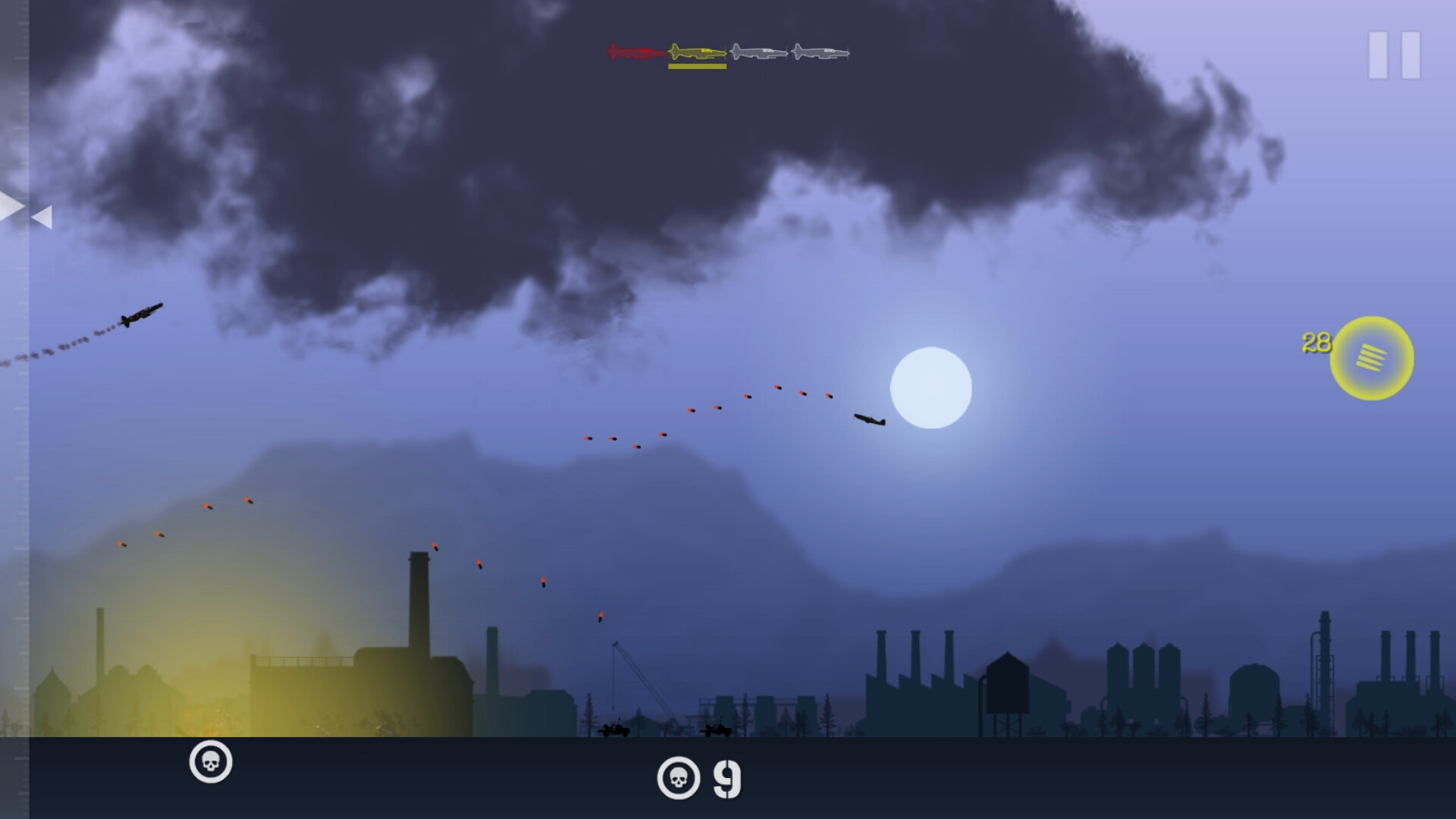Click the player's plane flying past the moon
This screenshot has width=1456, height=819.
pos(868,420)
